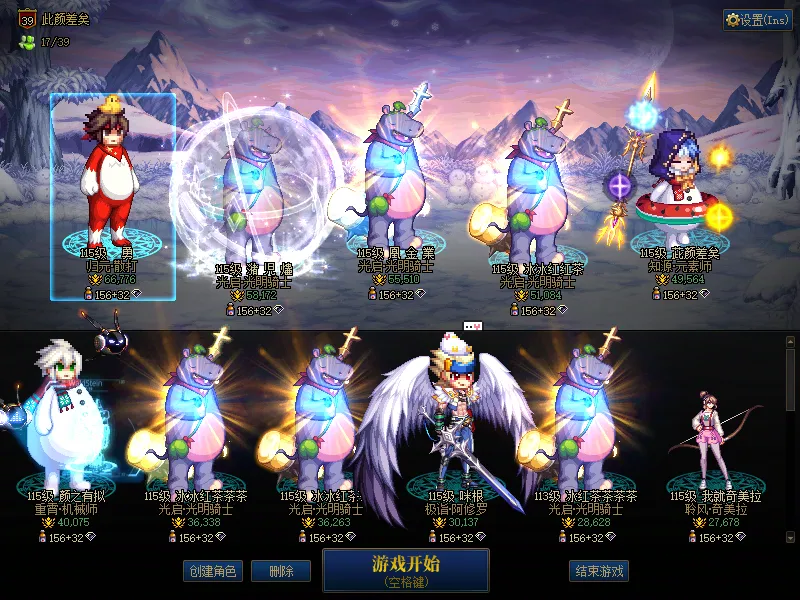800x600 pixels.
Task: Choose the 36,263 fame 光明骑士 character
Action: pyautogui.click(x=325, y=420)
